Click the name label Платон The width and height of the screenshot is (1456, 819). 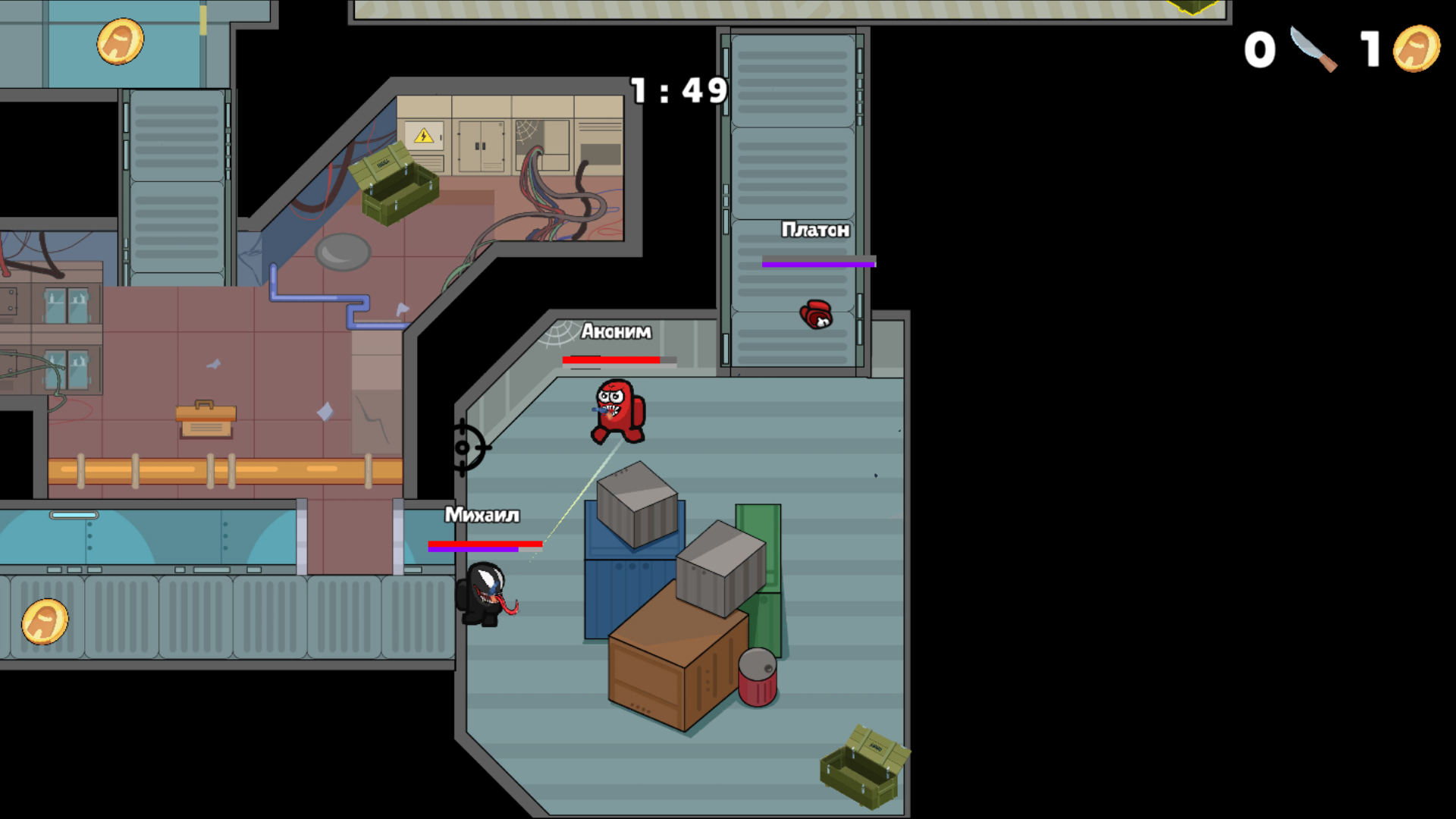coord(816,231)
